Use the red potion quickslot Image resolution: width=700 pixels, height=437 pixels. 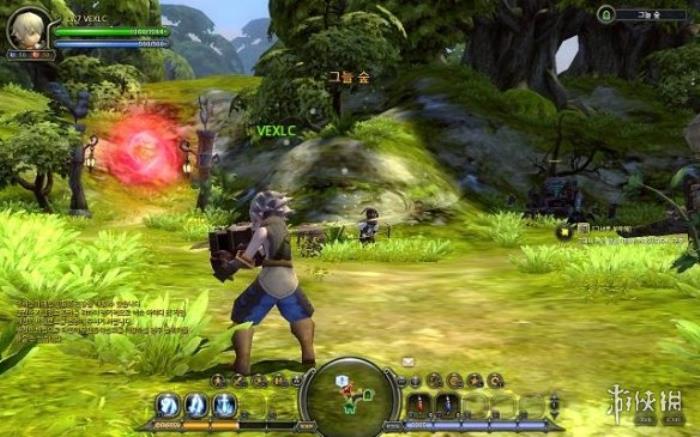click(420, 405)
